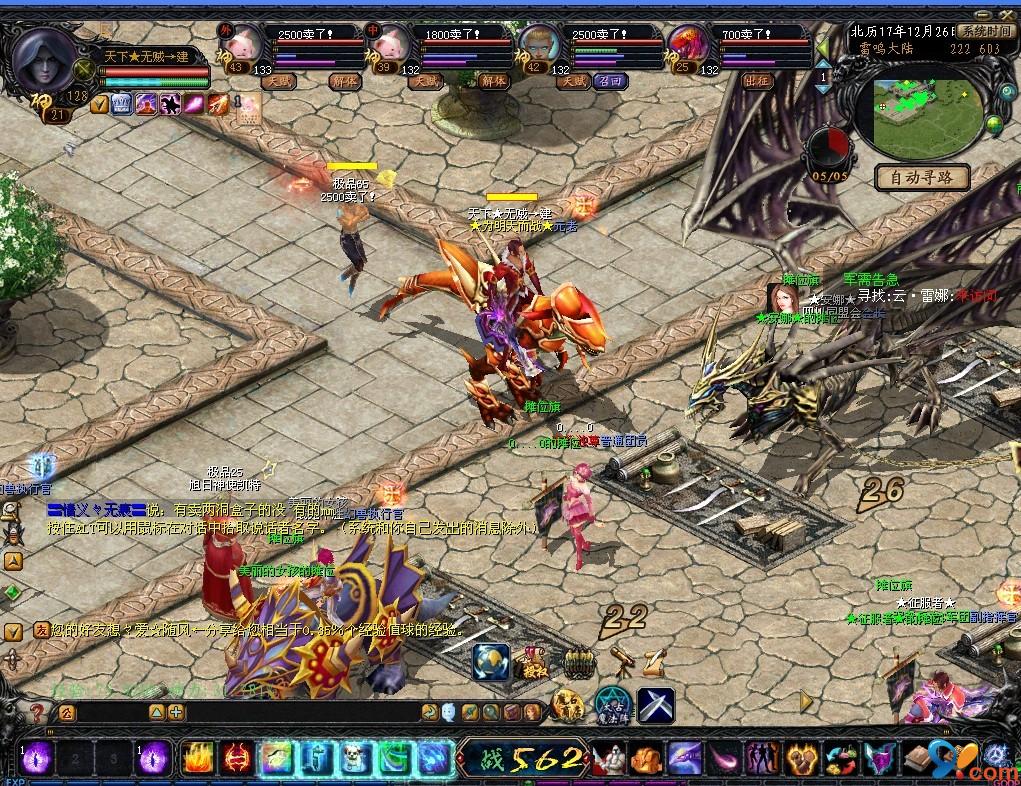This screenshot has width=1021, height=786.
Task: Open the book icon on the bottom bar
Action: point(920,758)
